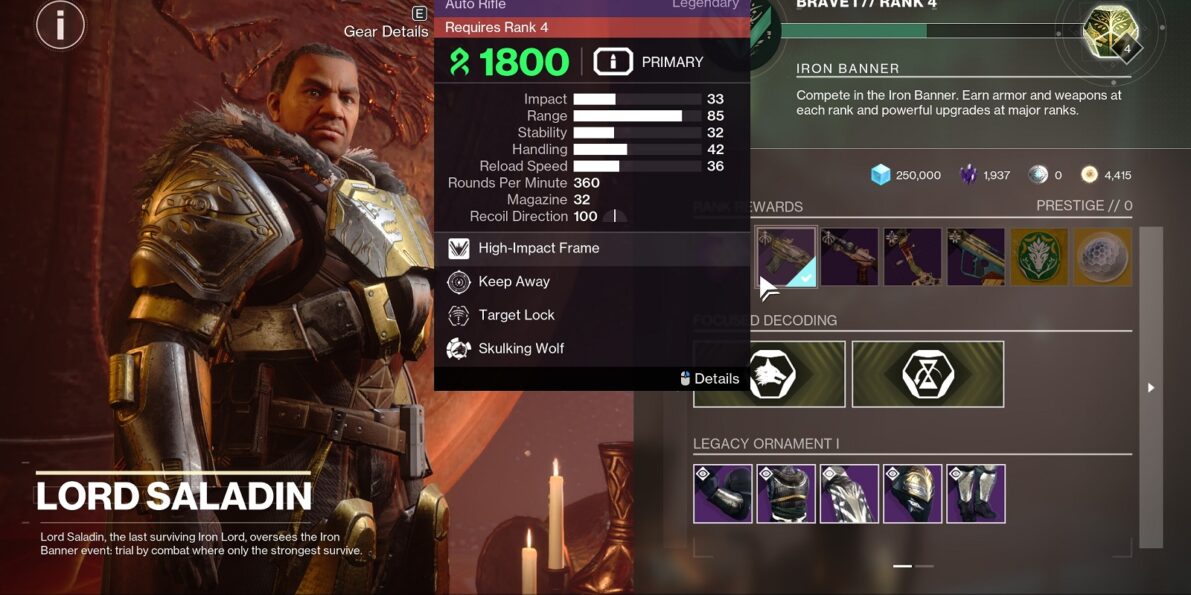Inspect the Keep Away perk
The image size is (1191, 595).
coord(514,281)
